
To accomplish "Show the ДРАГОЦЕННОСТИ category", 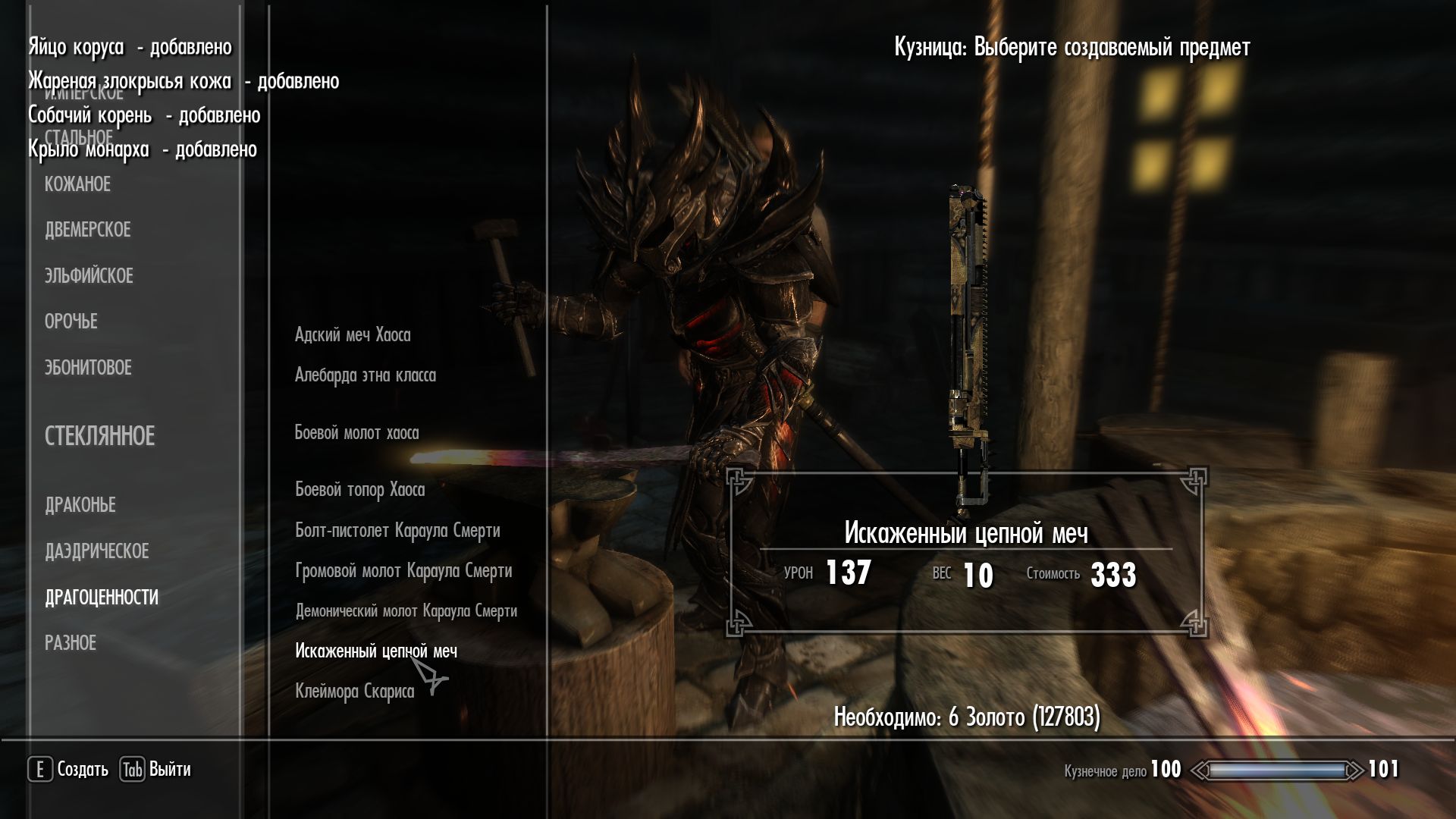I will (x=102, y=598).
